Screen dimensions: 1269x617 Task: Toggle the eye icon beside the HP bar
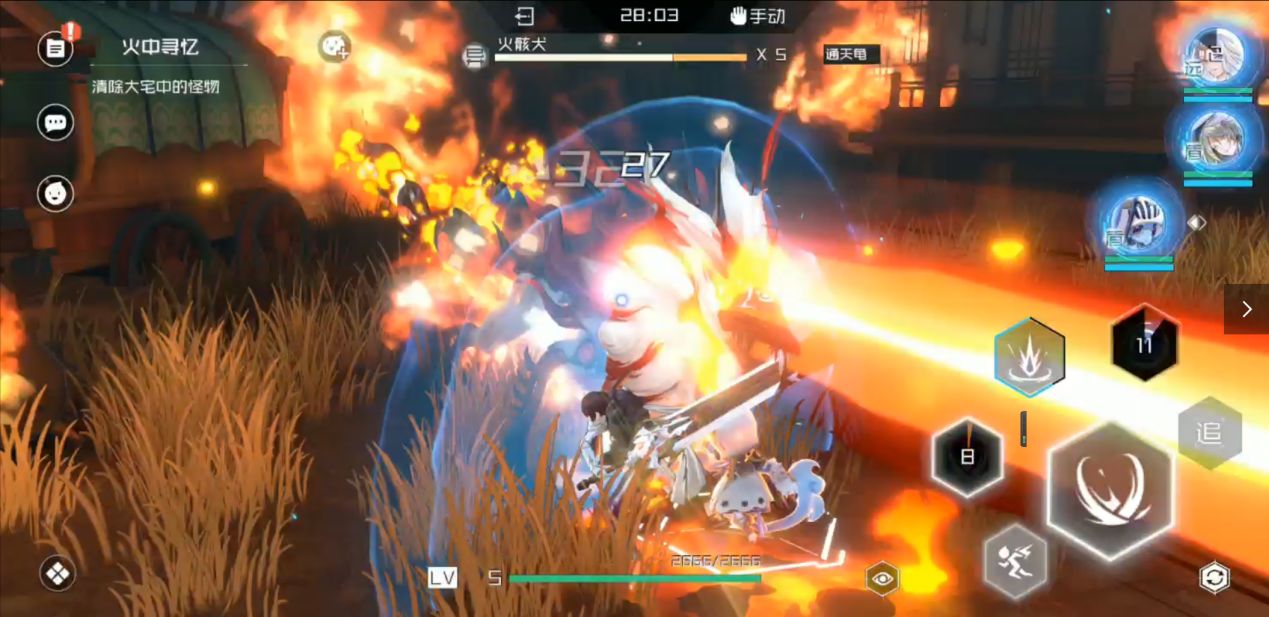882,578
